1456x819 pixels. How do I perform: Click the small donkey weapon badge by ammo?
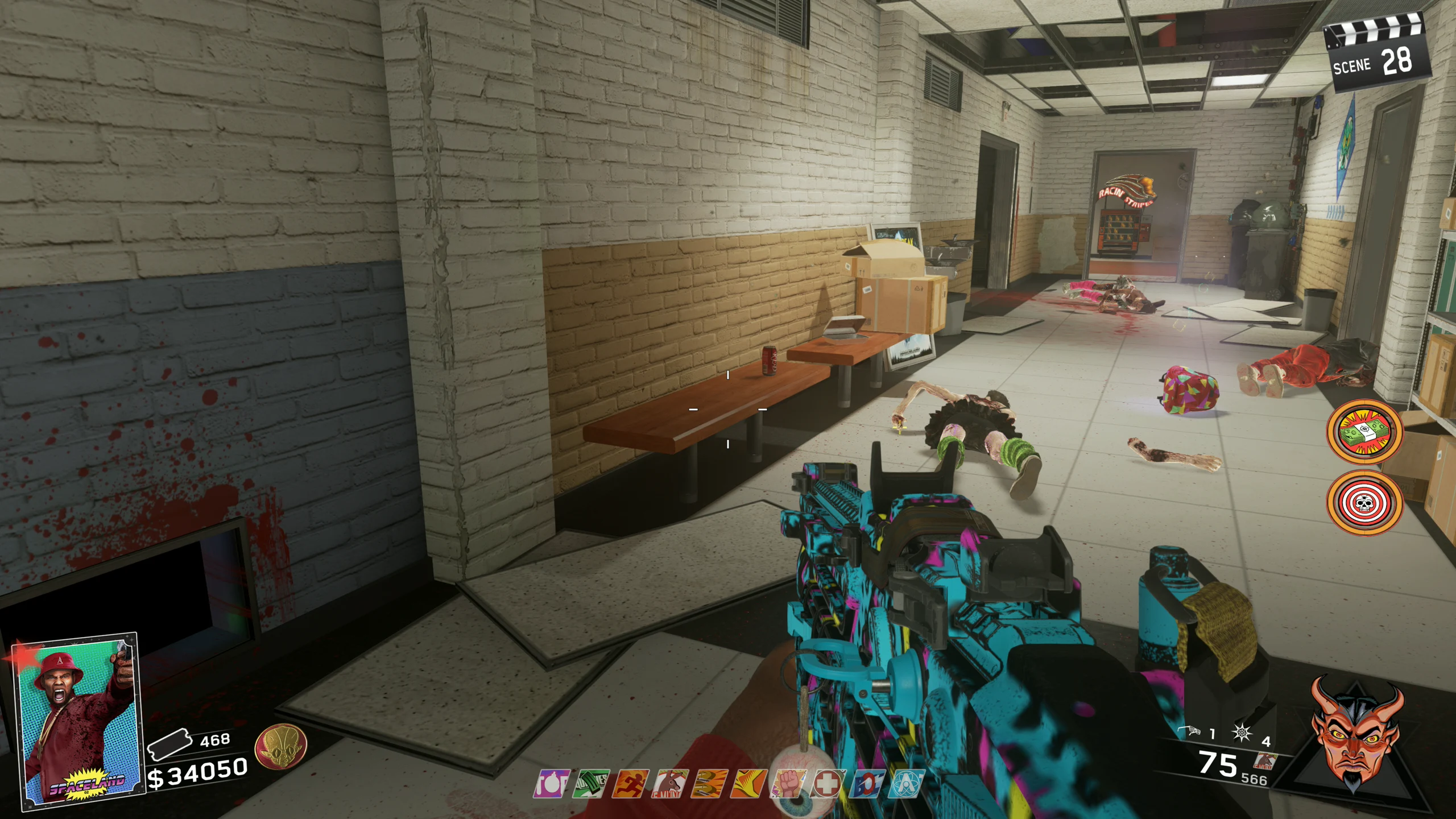point(1266,760)
